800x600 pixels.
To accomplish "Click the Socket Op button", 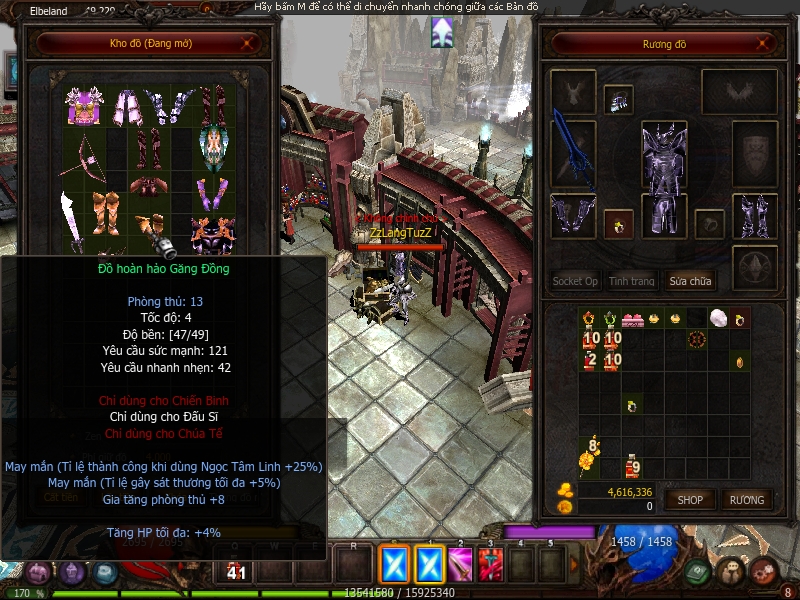I will click(x=575, y=281).
